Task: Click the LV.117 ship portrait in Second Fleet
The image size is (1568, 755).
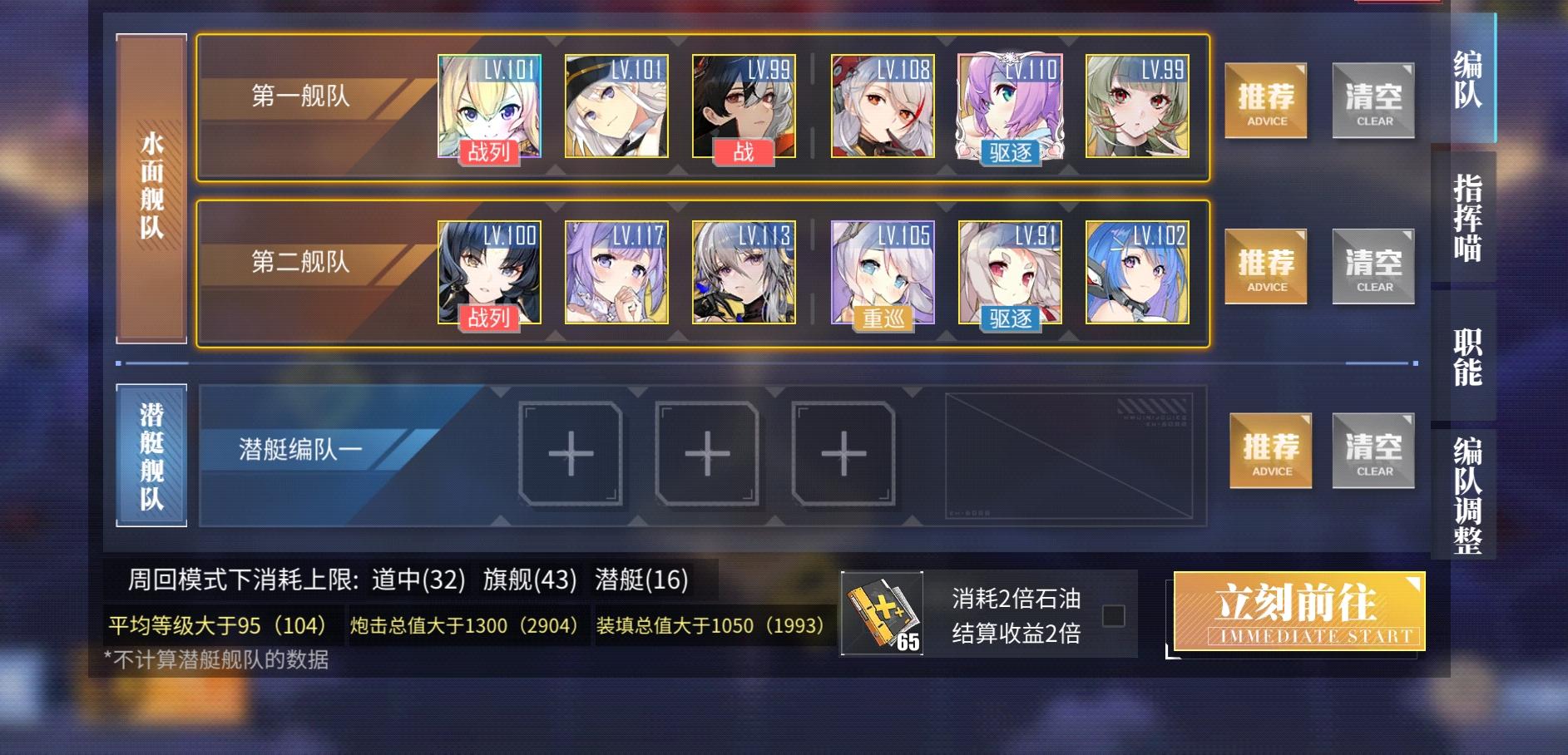Action: click(616, 273)
